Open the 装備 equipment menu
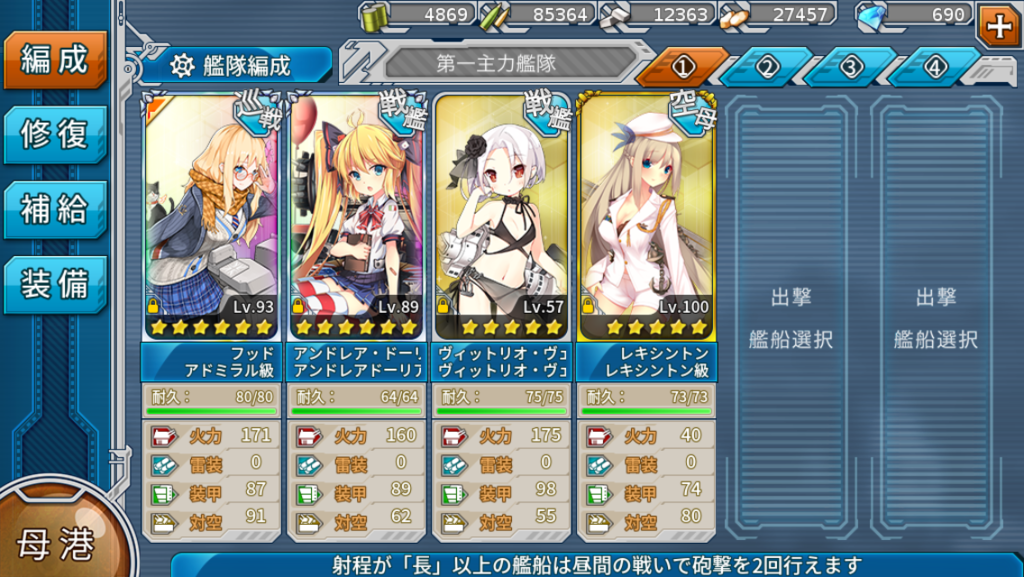Screen dimensions: 1024x577 (x=54, y=284)
